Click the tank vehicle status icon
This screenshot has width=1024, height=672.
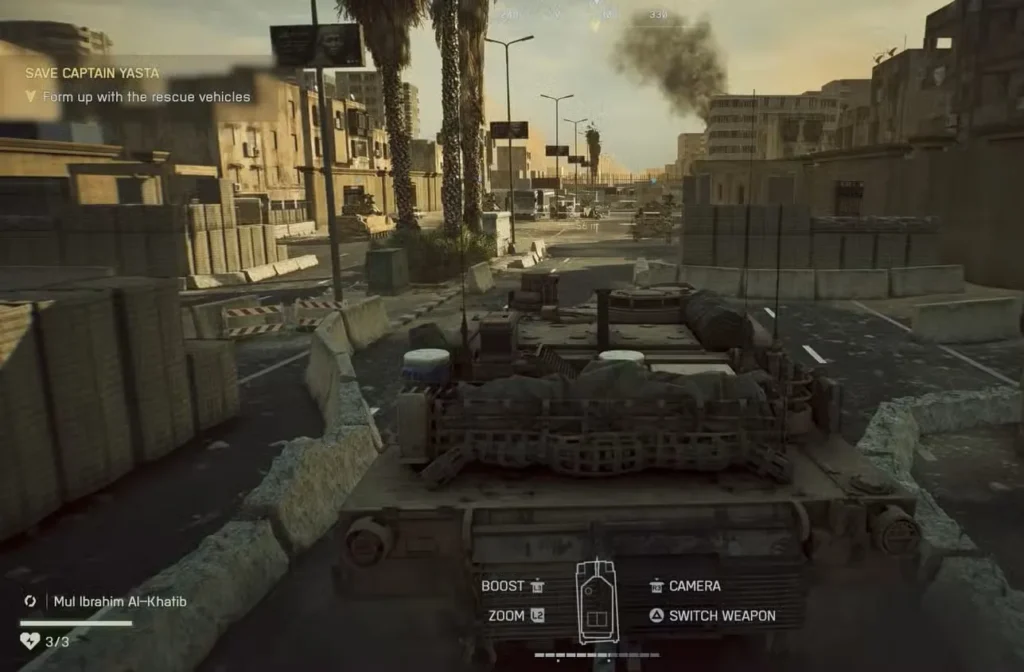[x=597, y=601]
